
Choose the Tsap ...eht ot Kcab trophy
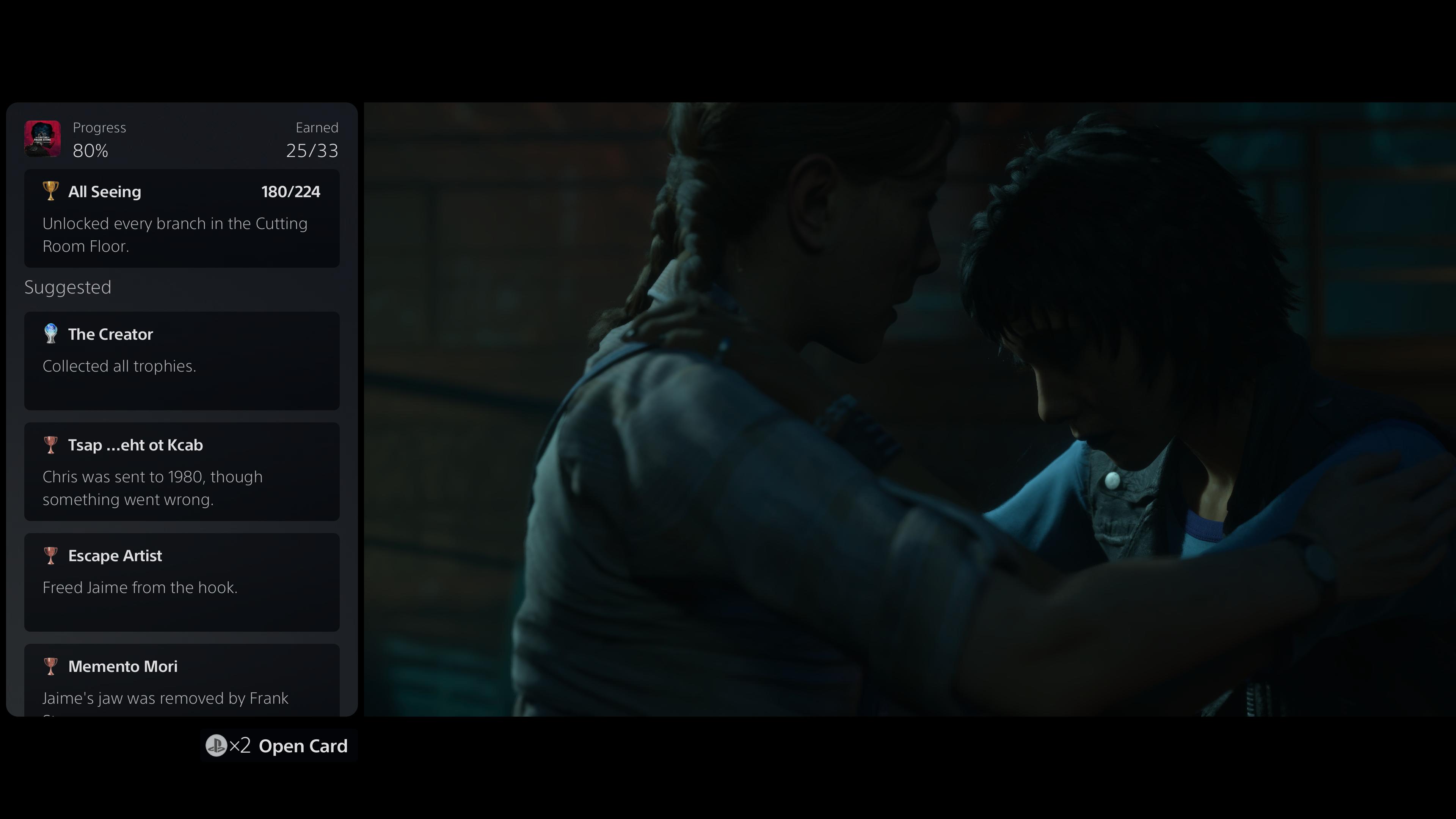182,471
